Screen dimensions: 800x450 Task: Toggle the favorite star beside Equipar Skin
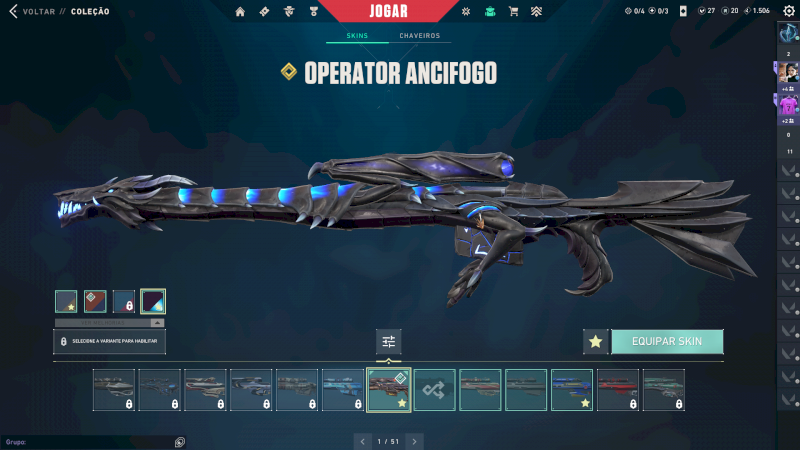coord(596,341)
